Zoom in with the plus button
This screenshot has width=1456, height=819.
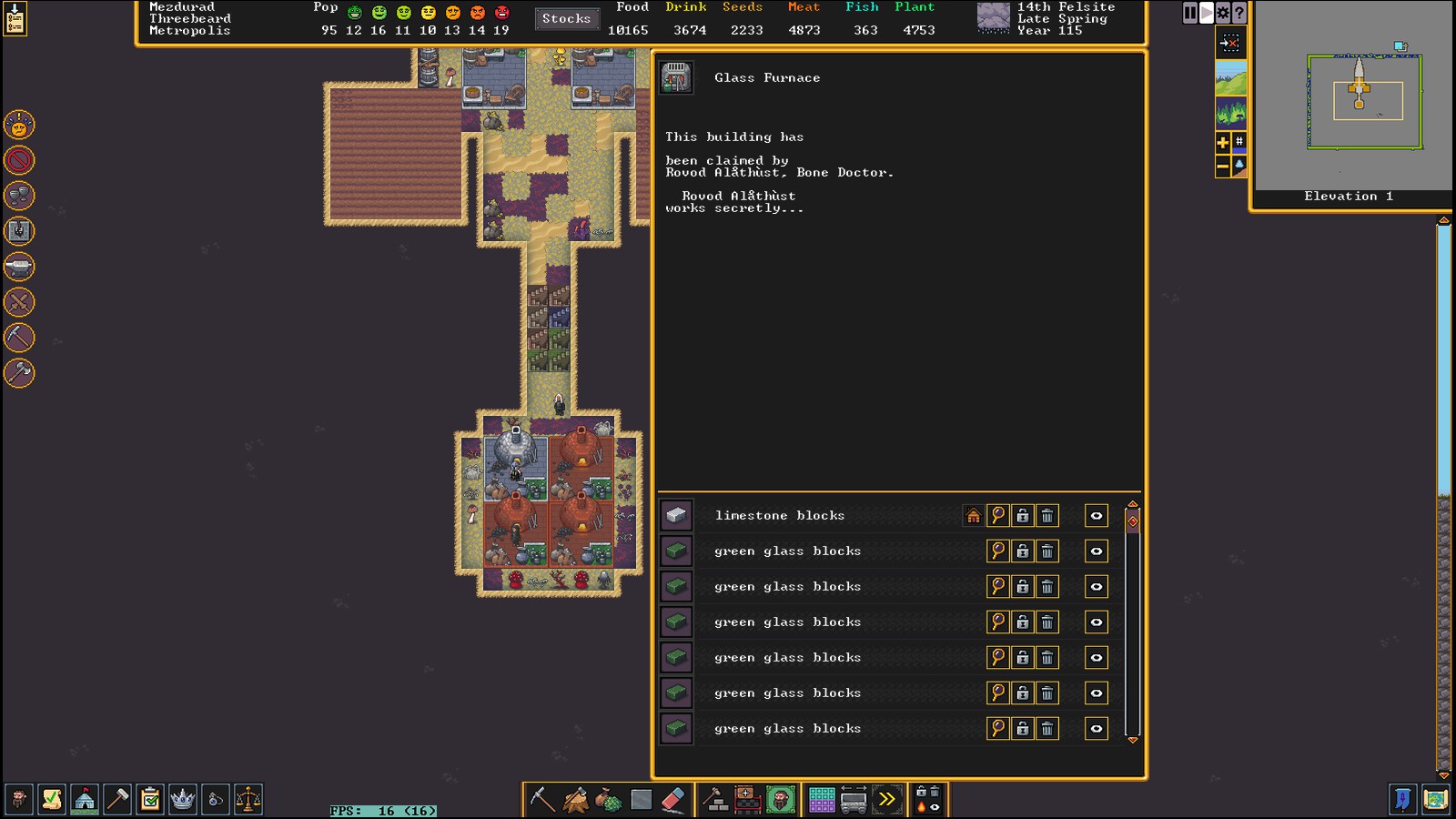tap(1222, 142)
